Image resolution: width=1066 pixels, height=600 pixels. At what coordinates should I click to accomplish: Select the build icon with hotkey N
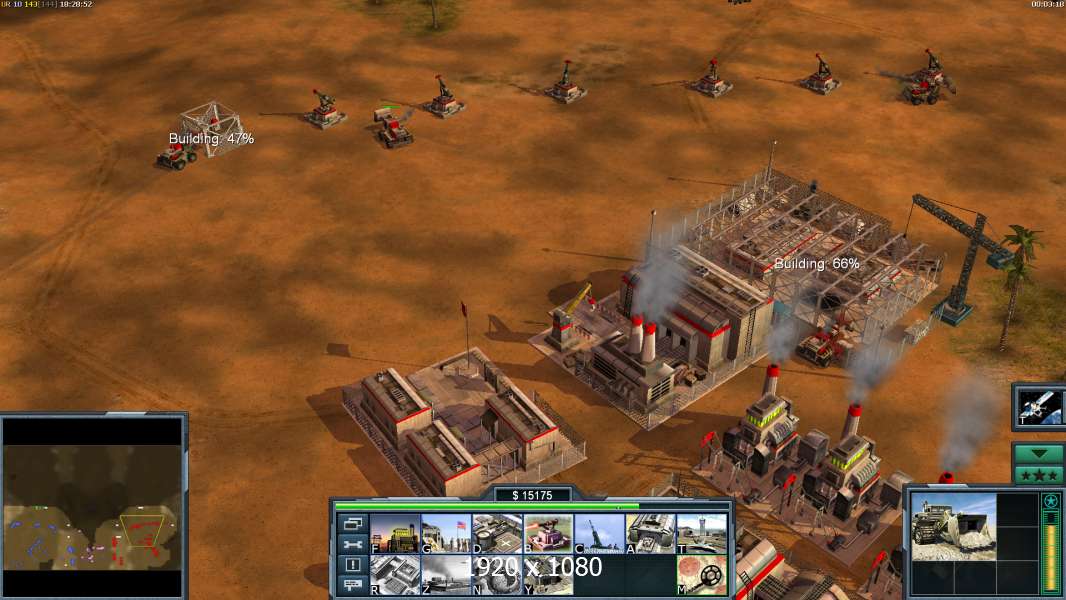[x=497, y=575]
